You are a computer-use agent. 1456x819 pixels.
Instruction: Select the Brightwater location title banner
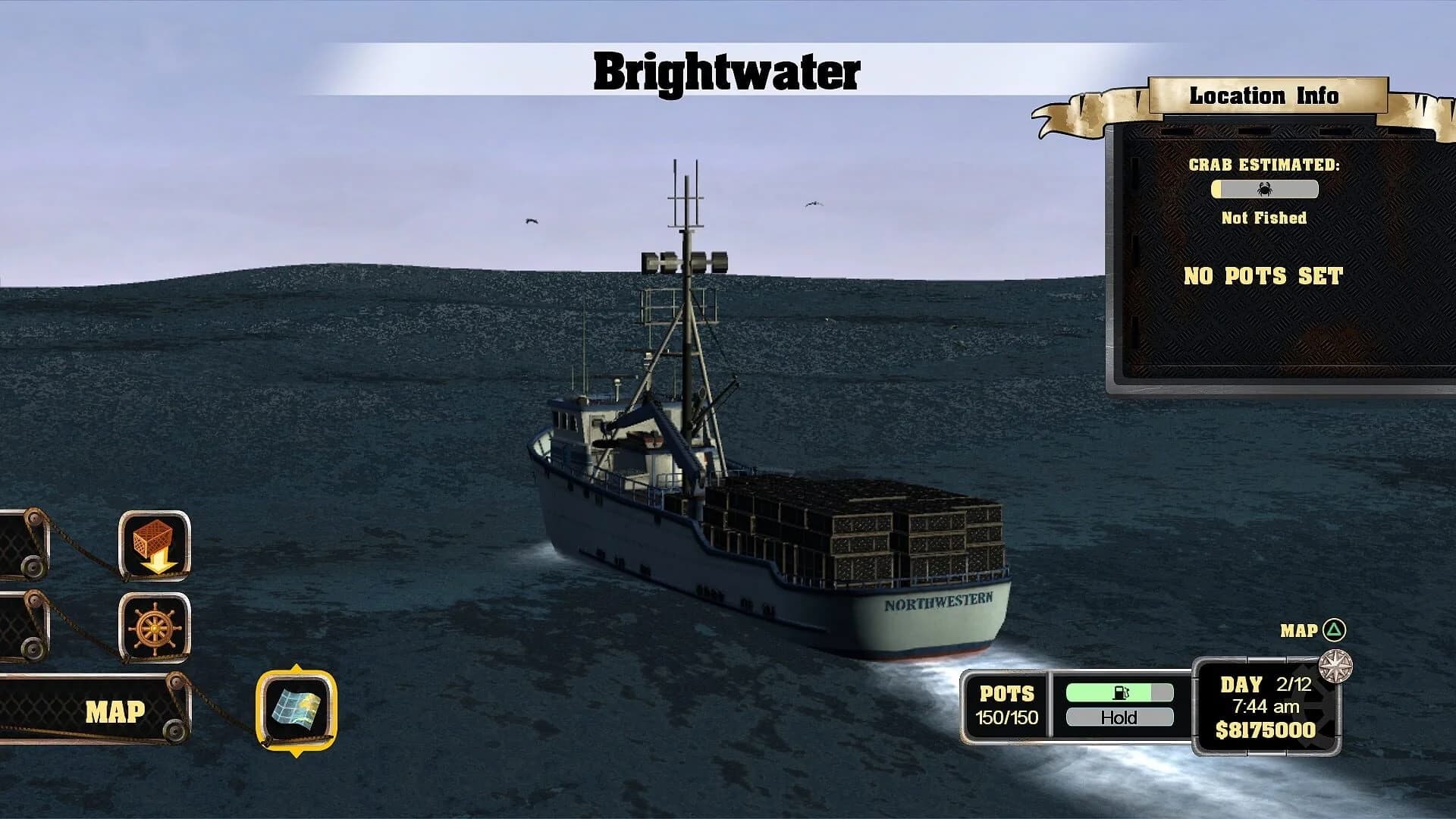726,72
